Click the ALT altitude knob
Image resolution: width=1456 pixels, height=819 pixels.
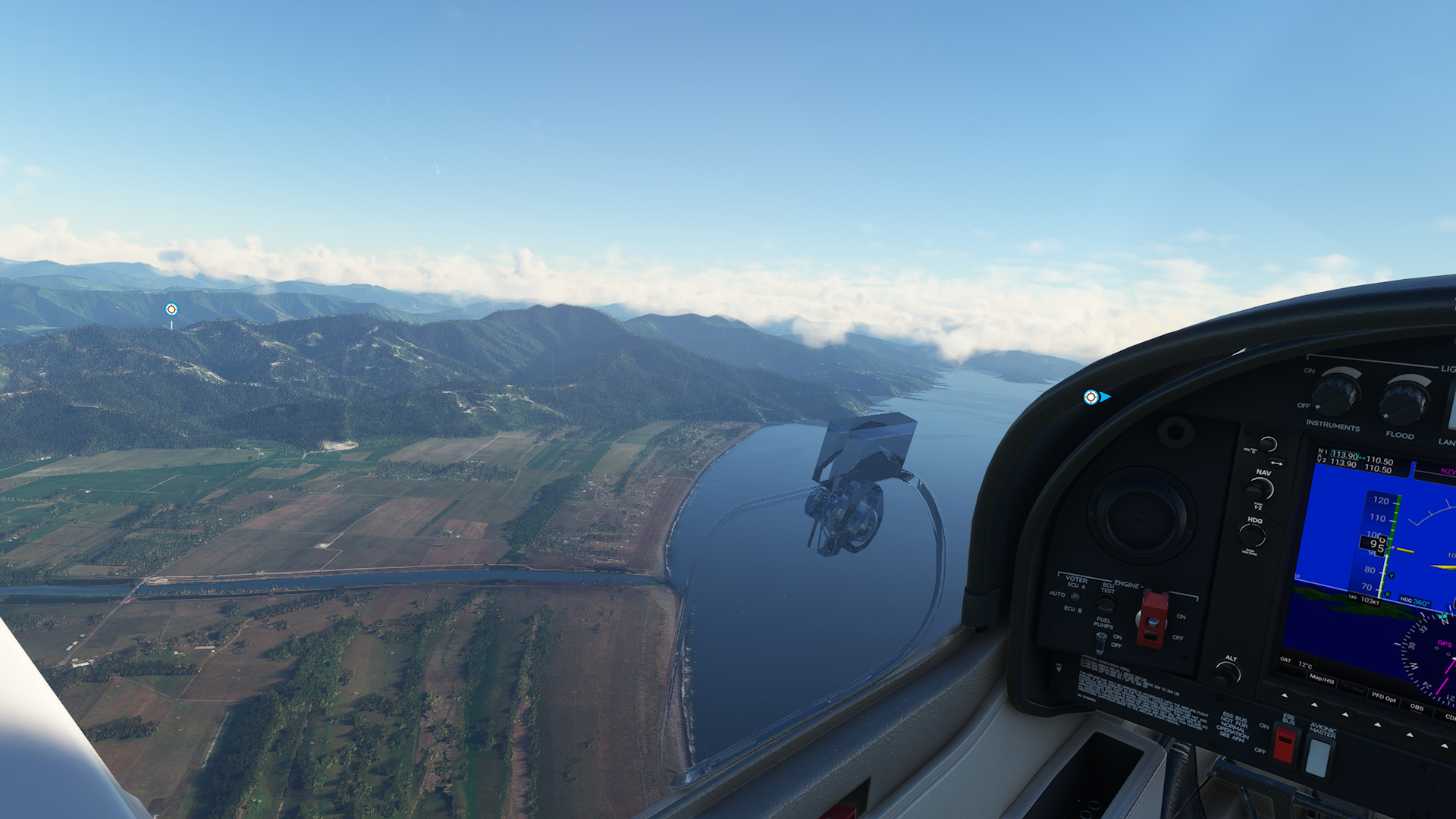[1226, 672]
